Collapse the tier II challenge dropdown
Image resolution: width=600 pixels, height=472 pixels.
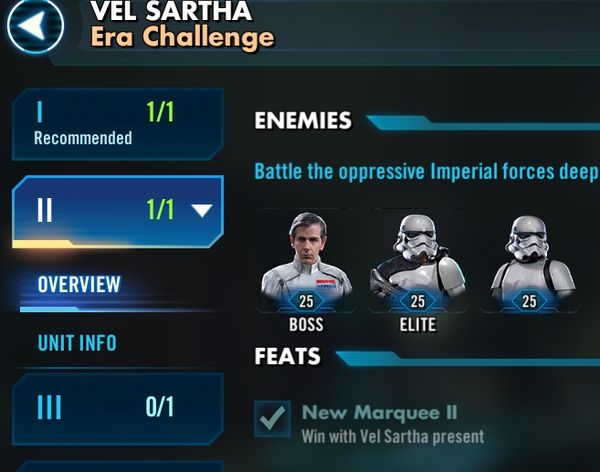tap(202, 210)
